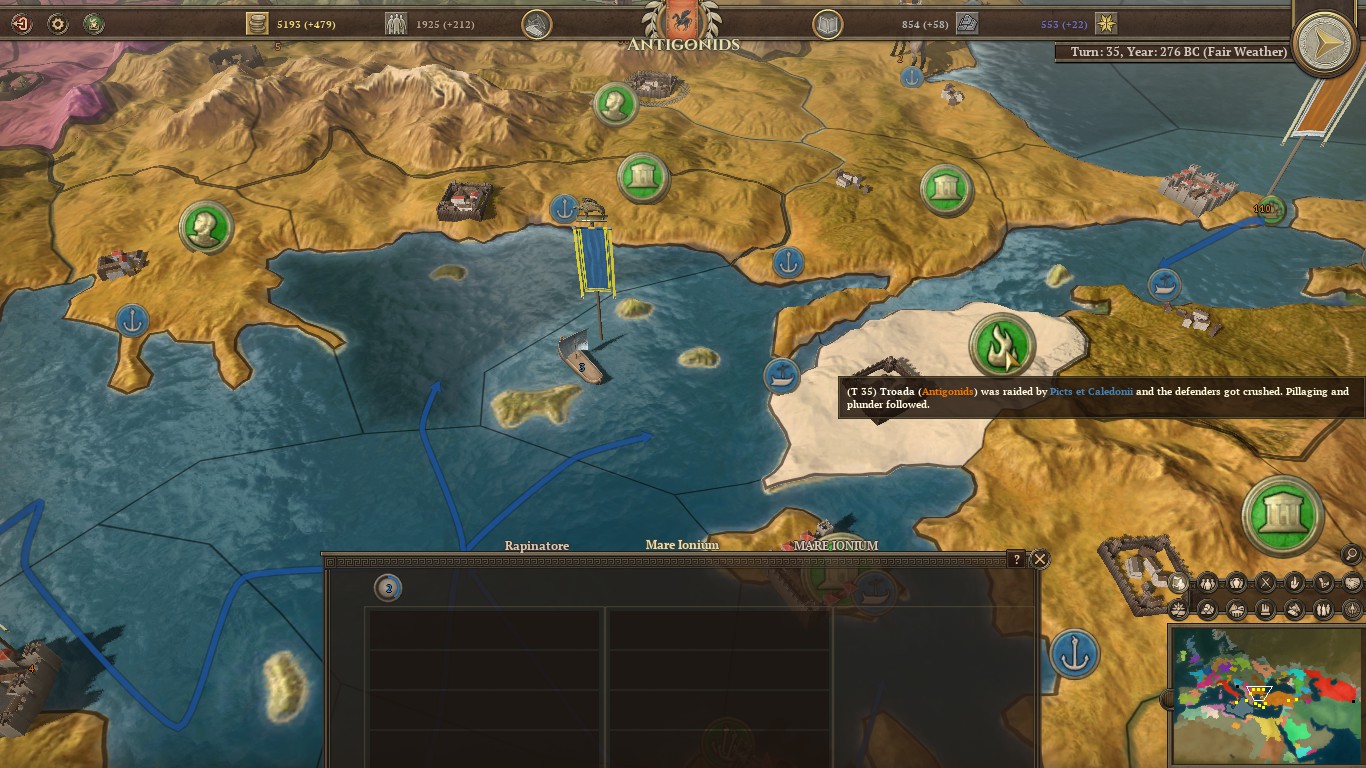Open help with the question mark button
This screenshot has width=1366, height=768.
[1017, 559]
